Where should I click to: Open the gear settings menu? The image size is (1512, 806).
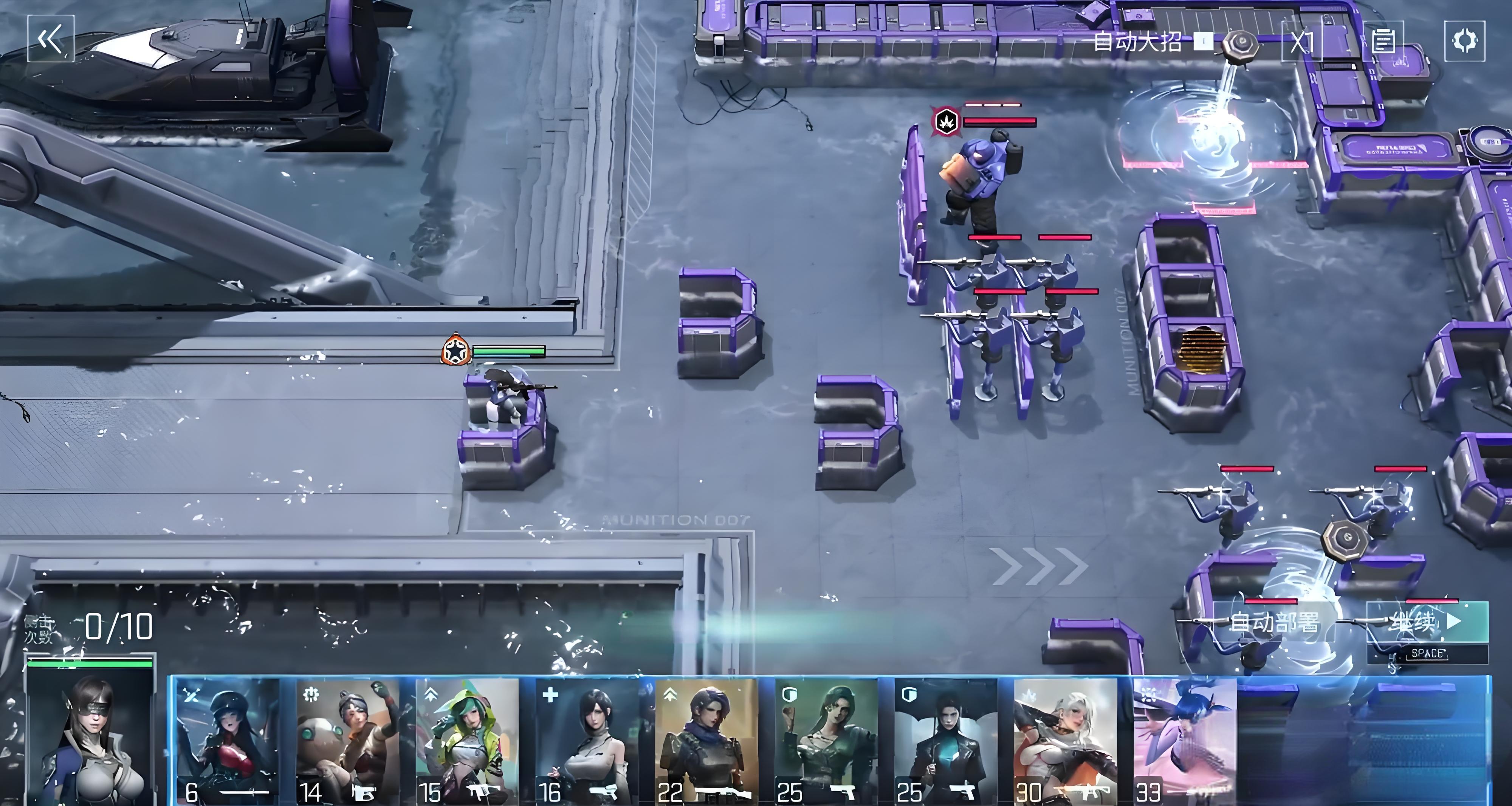pyautogui.click(x=1464, y=40)
